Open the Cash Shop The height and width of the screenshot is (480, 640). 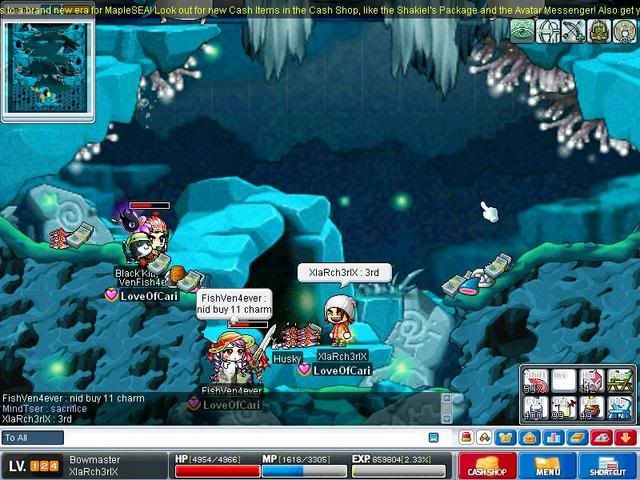click(x=487, y=467)
